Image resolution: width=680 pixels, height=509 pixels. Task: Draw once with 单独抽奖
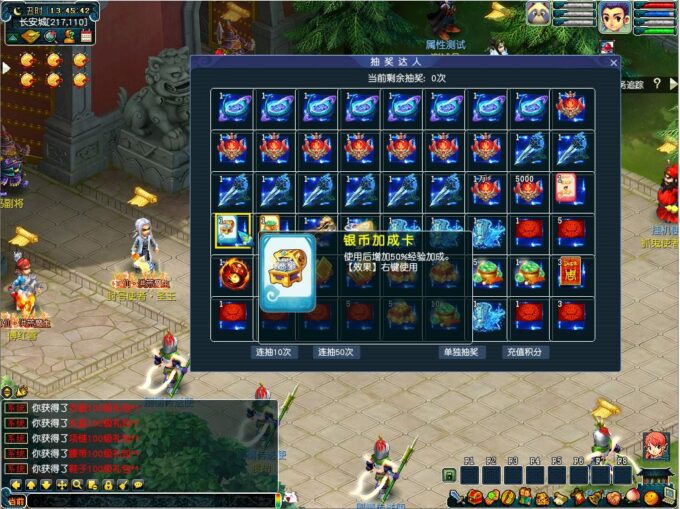tap(461, 353)
